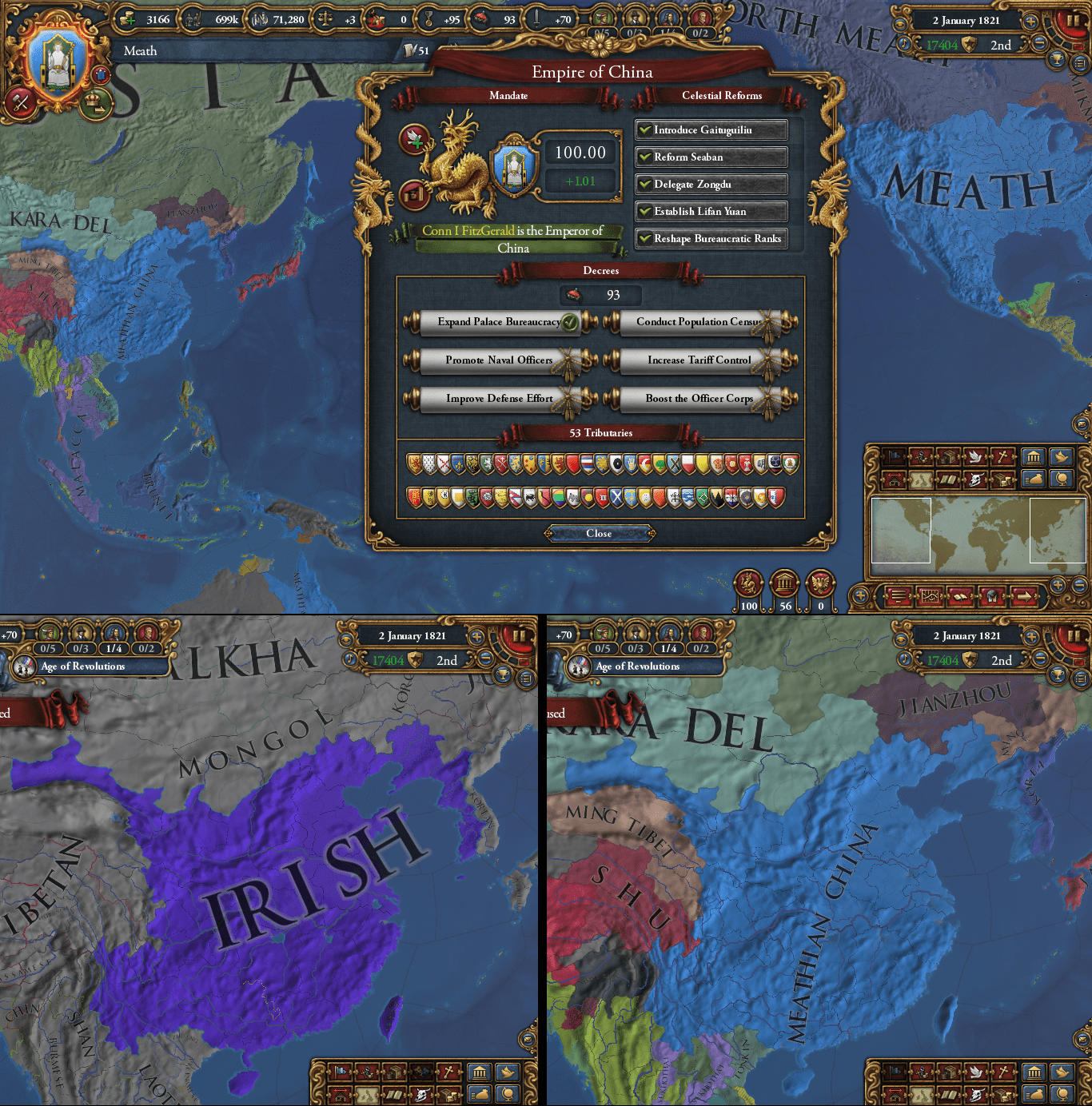Click the first tributary shield in the tributaries list

[x=415, y=464]
